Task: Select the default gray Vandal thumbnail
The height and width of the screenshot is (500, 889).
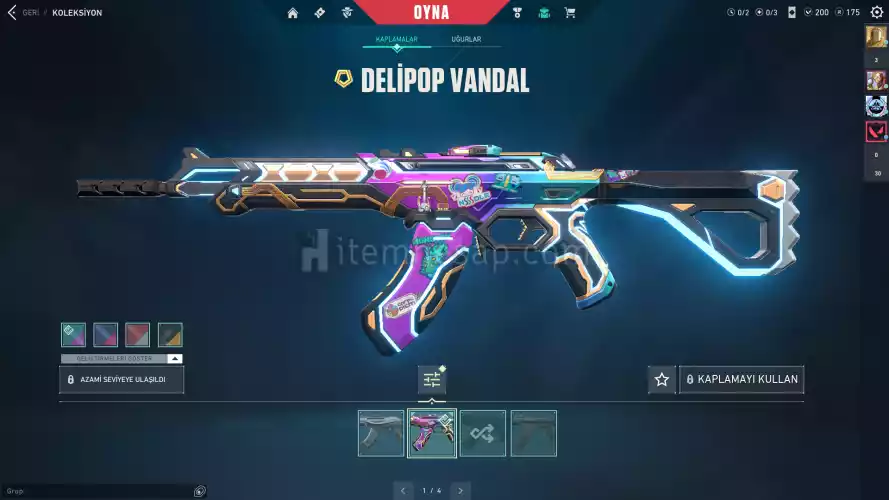Action: [x=381, y=433]
